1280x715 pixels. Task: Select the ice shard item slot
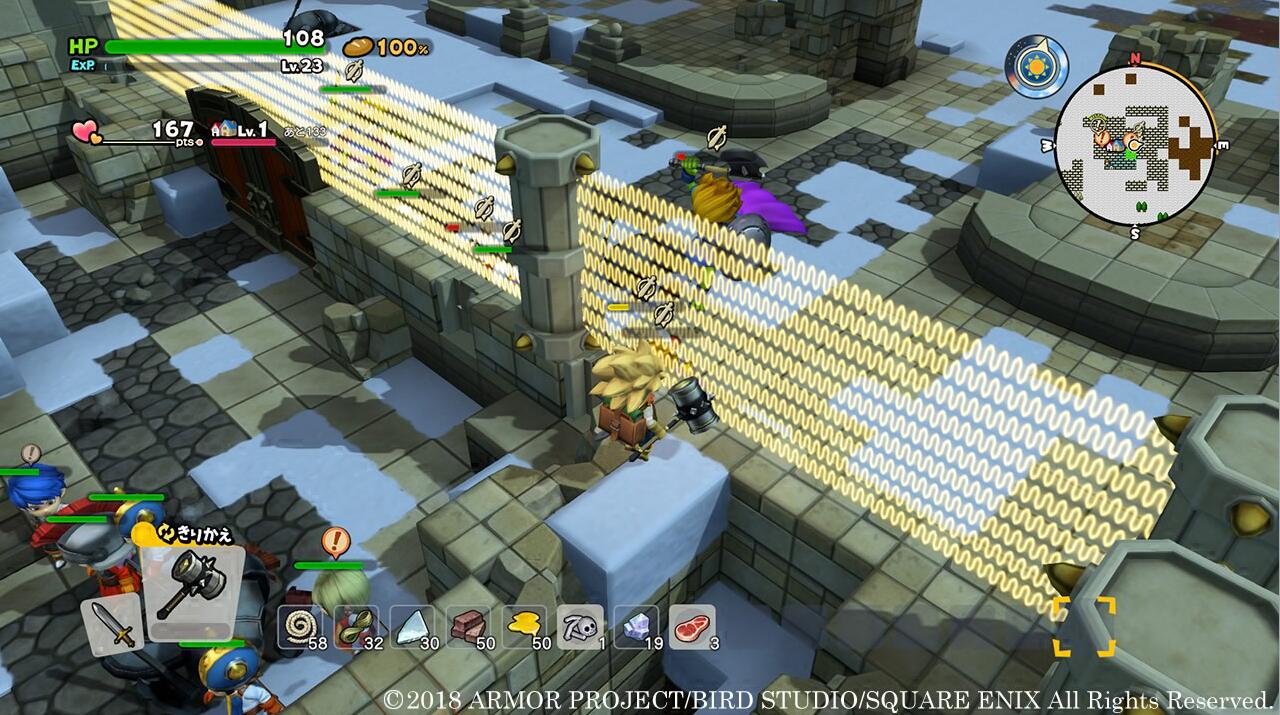[x=411, y=627]
